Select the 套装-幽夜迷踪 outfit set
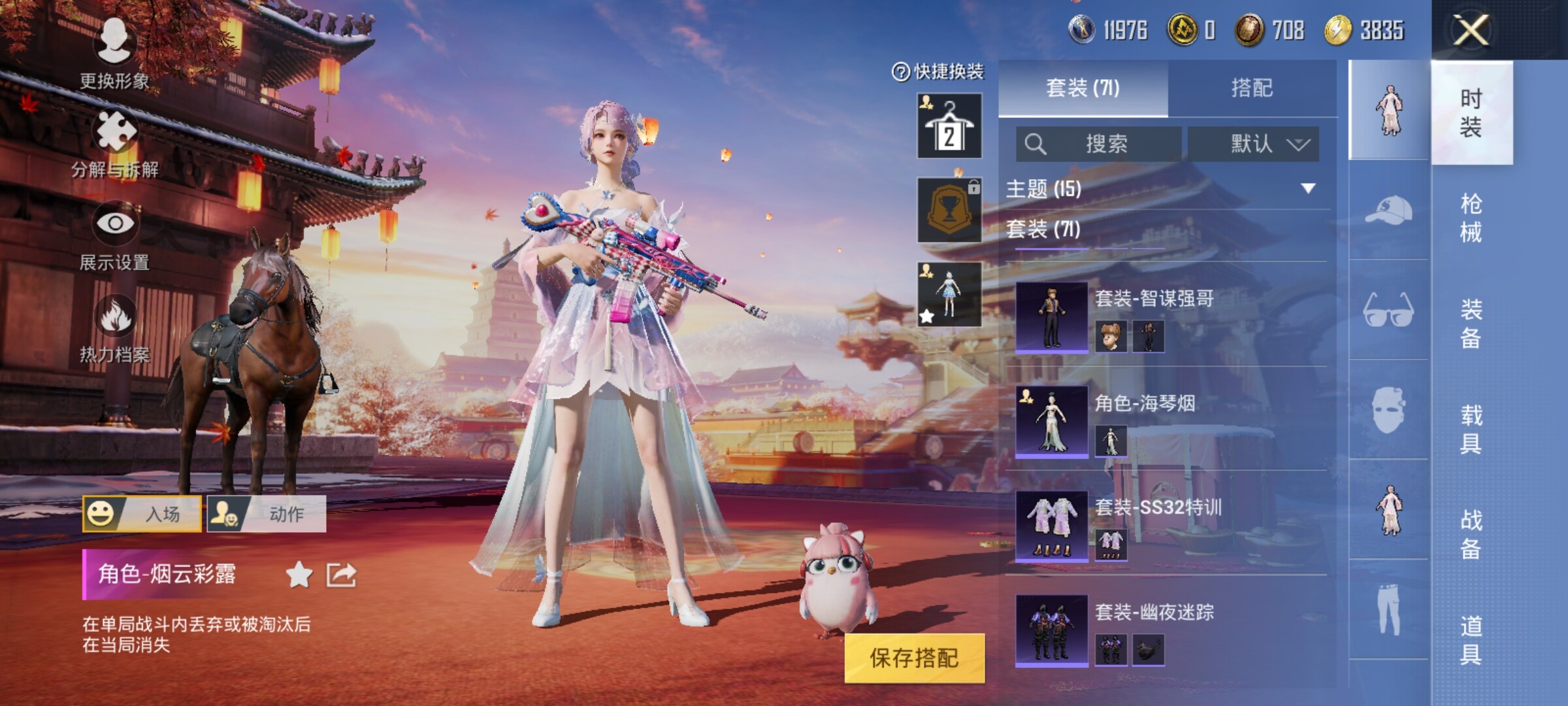Screen dimensions: 1568x706 coord(1169,631)
